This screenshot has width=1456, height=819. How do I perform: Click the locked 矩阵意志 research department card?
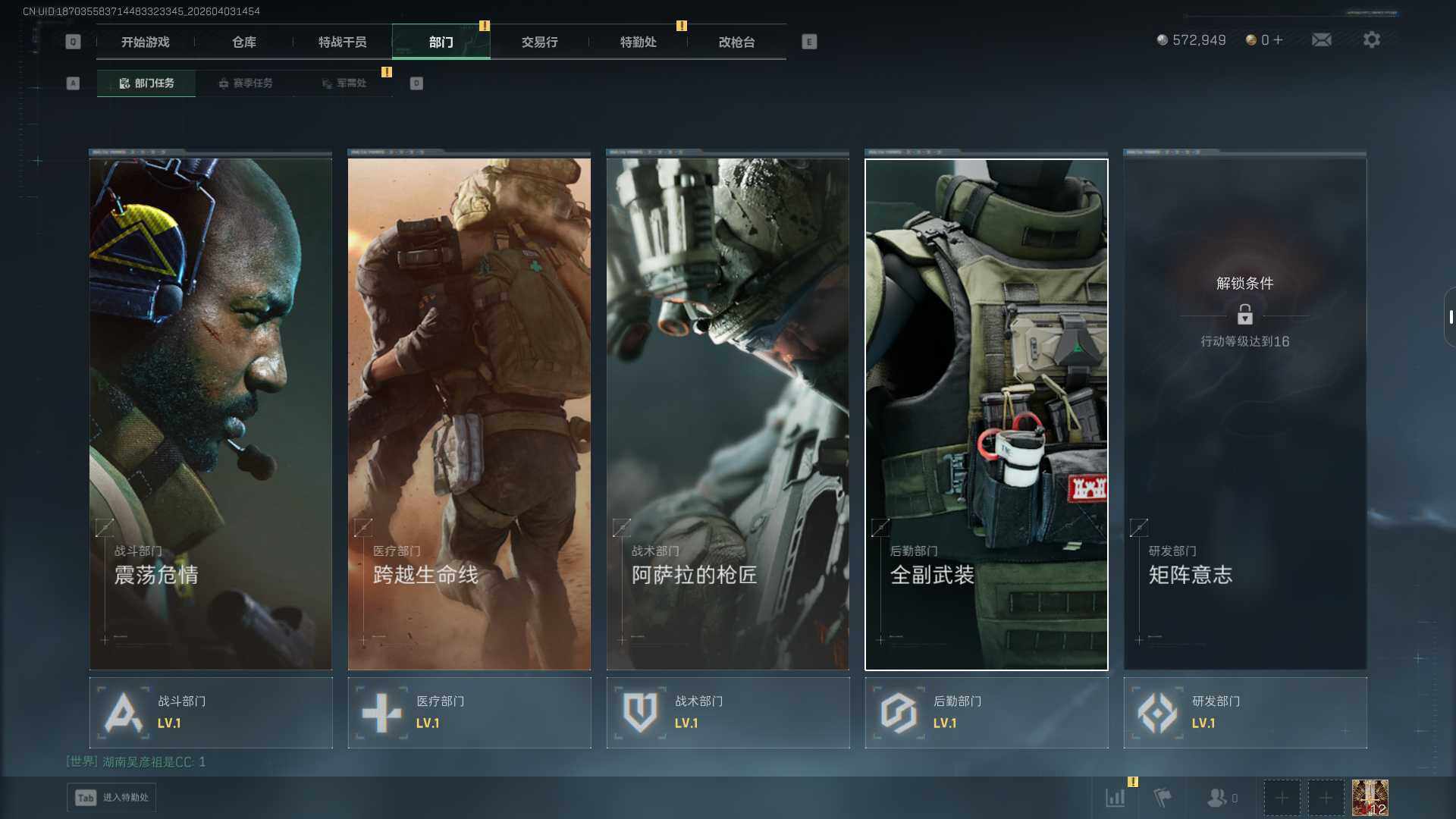click(1245, 413)
